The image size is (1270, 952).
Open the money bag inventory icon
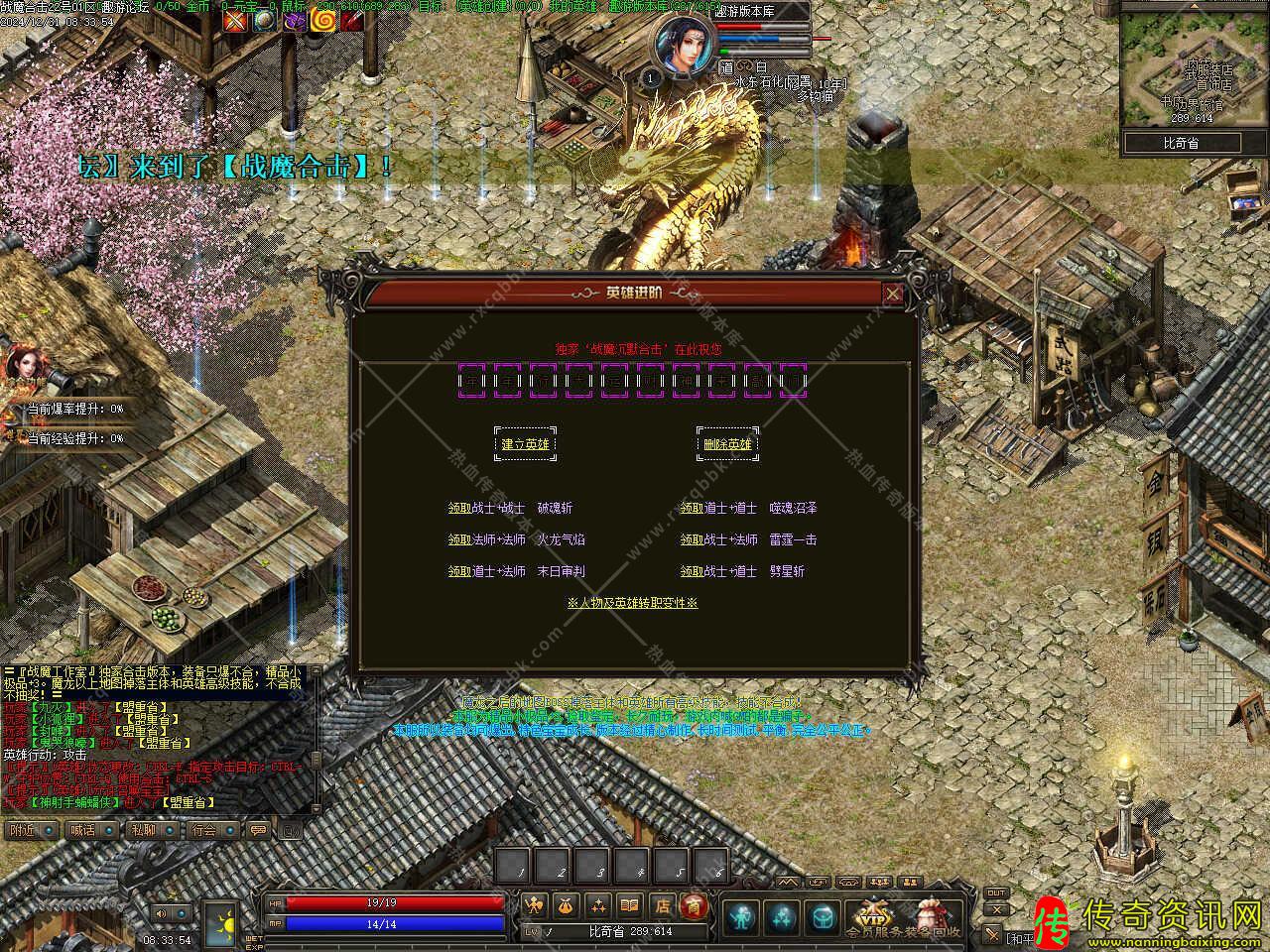coord(567,904)
